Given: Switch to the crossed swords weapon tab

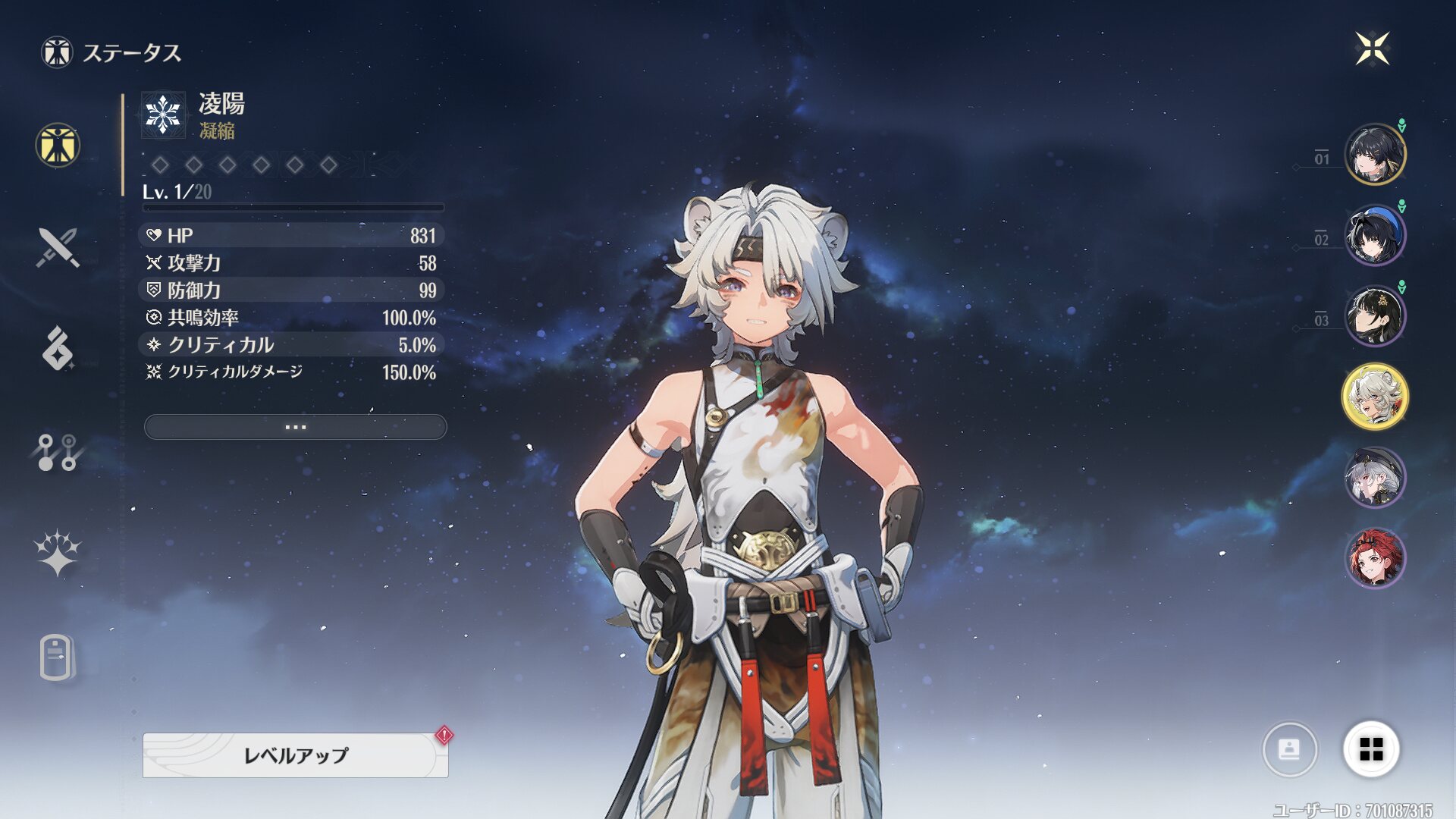Looking at the screenshot, I should pyautogui.click(x=58, y=247).
